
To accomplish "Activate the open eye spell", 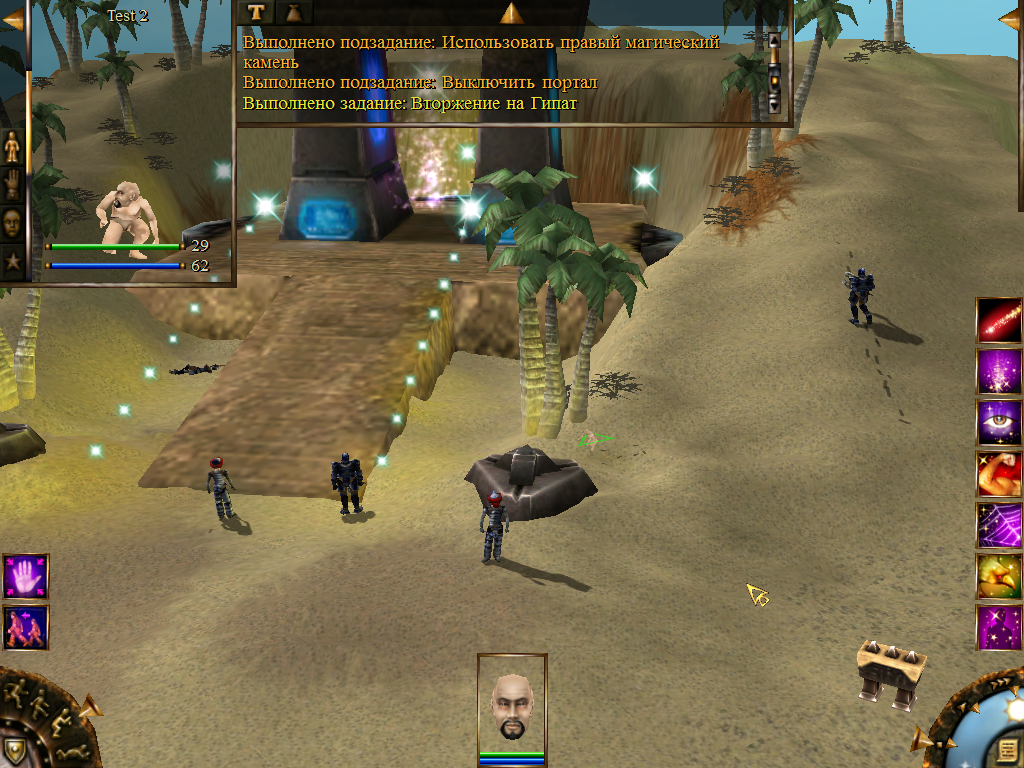I will (999, 422).
